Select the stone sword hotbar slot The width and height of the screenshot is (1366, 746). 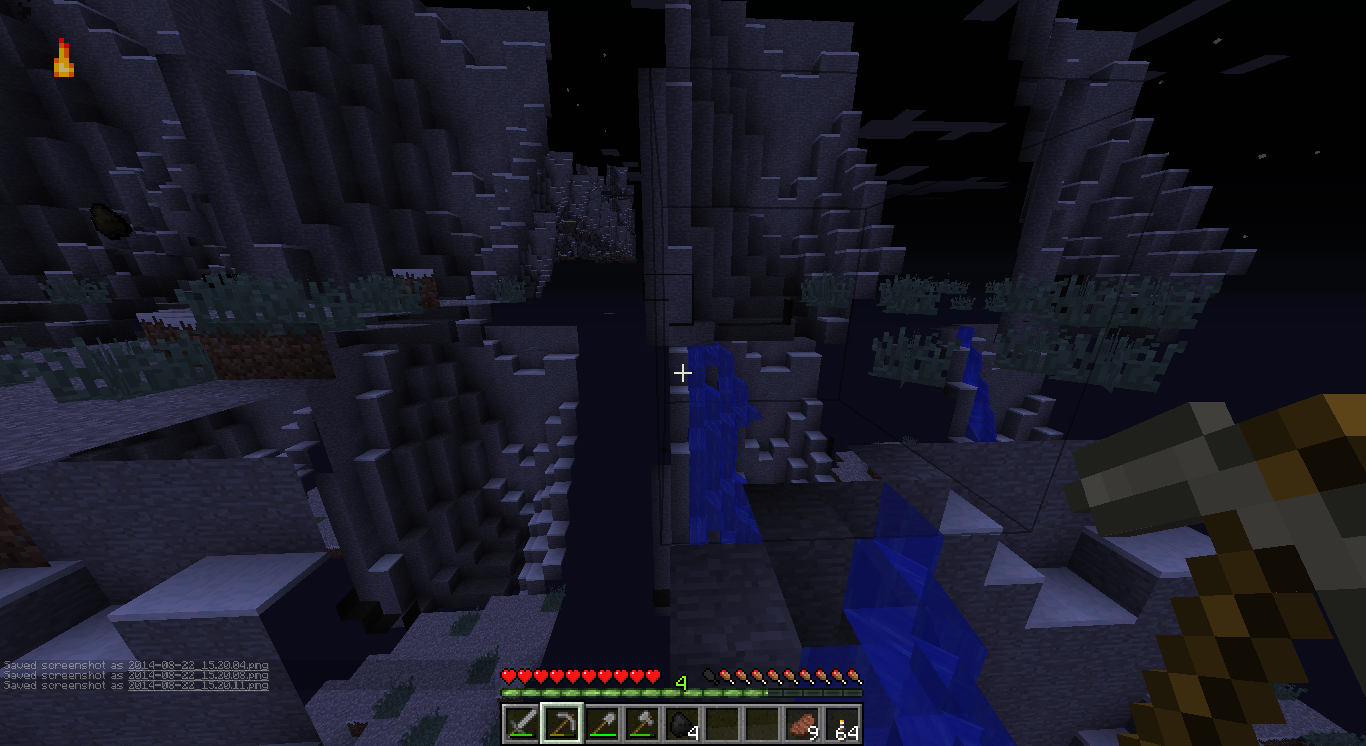click(520, 723)
